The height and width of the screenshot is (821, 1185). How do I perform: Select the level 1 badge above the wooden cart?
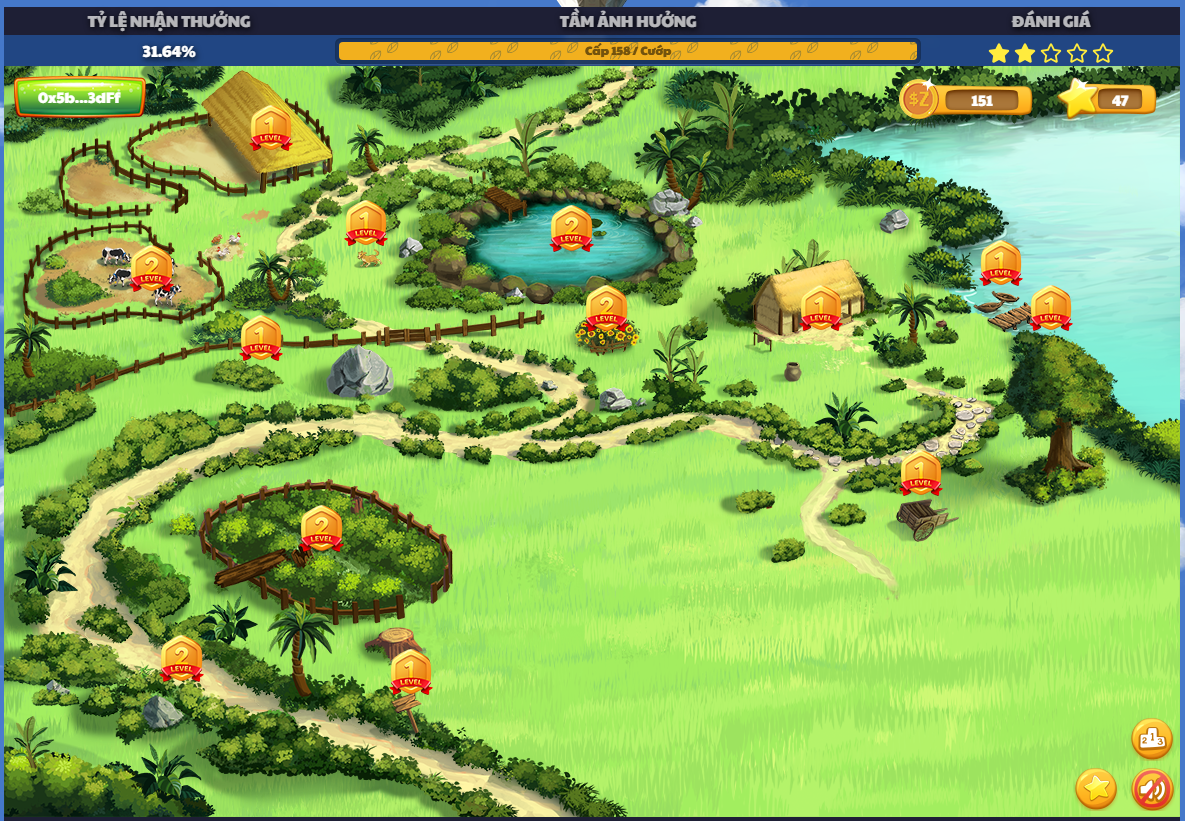tap(921, 474)
